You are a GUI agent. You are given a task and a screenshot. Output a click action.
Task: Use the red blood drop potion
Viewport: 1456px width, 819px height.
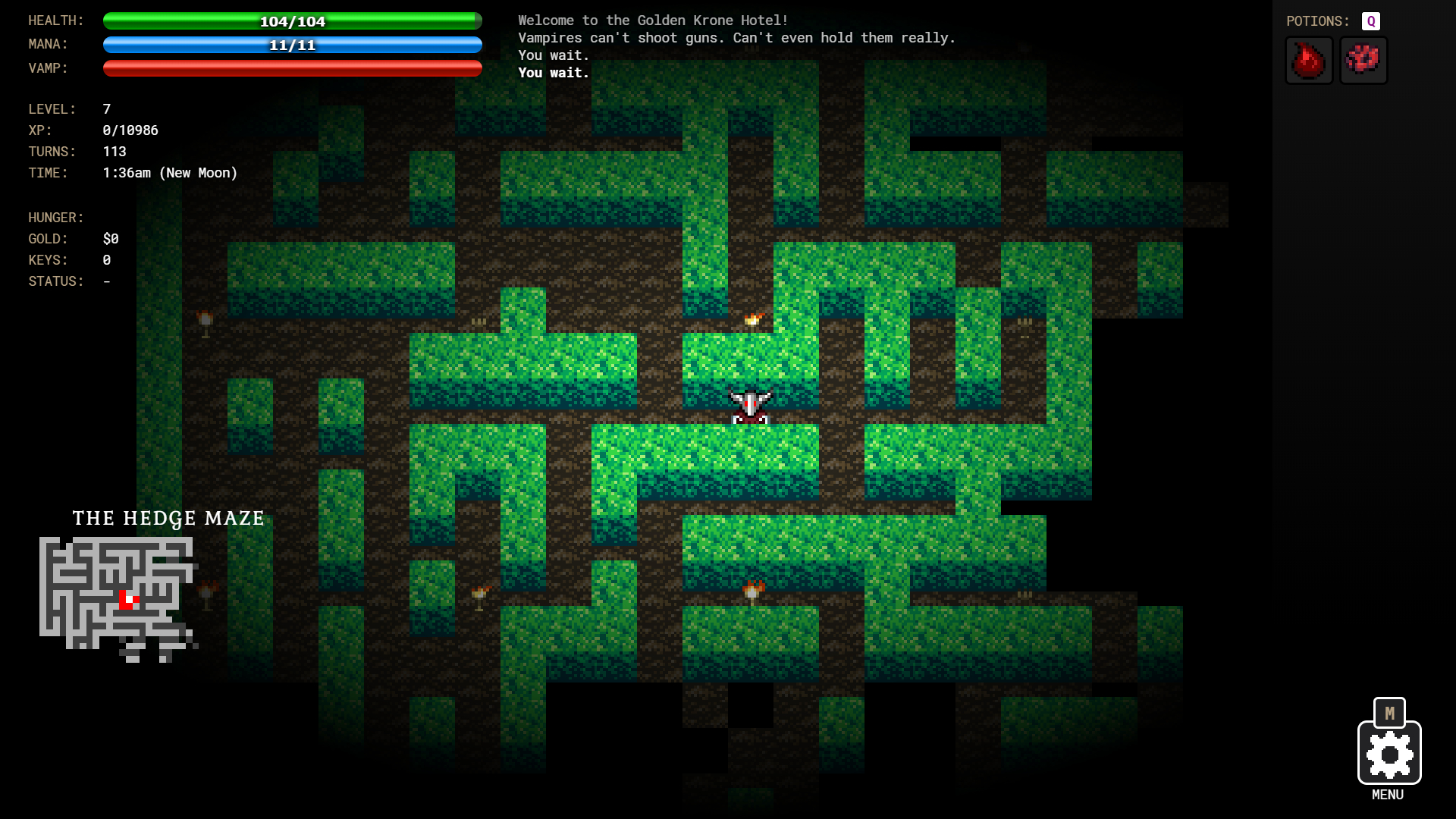pyautogui.click(x=1309, y=61)
